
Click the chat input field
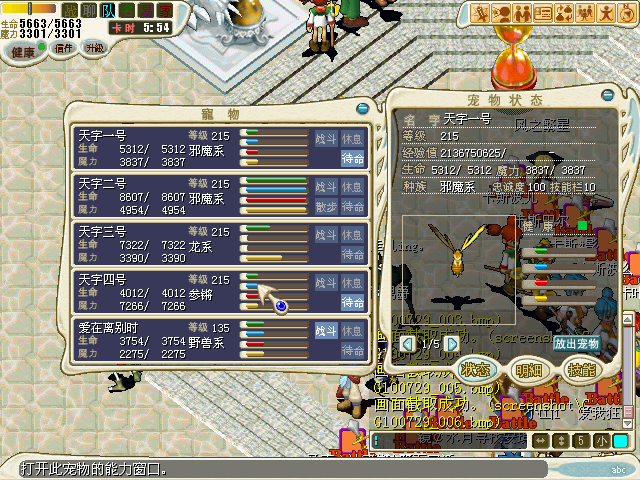pos(450,440)
